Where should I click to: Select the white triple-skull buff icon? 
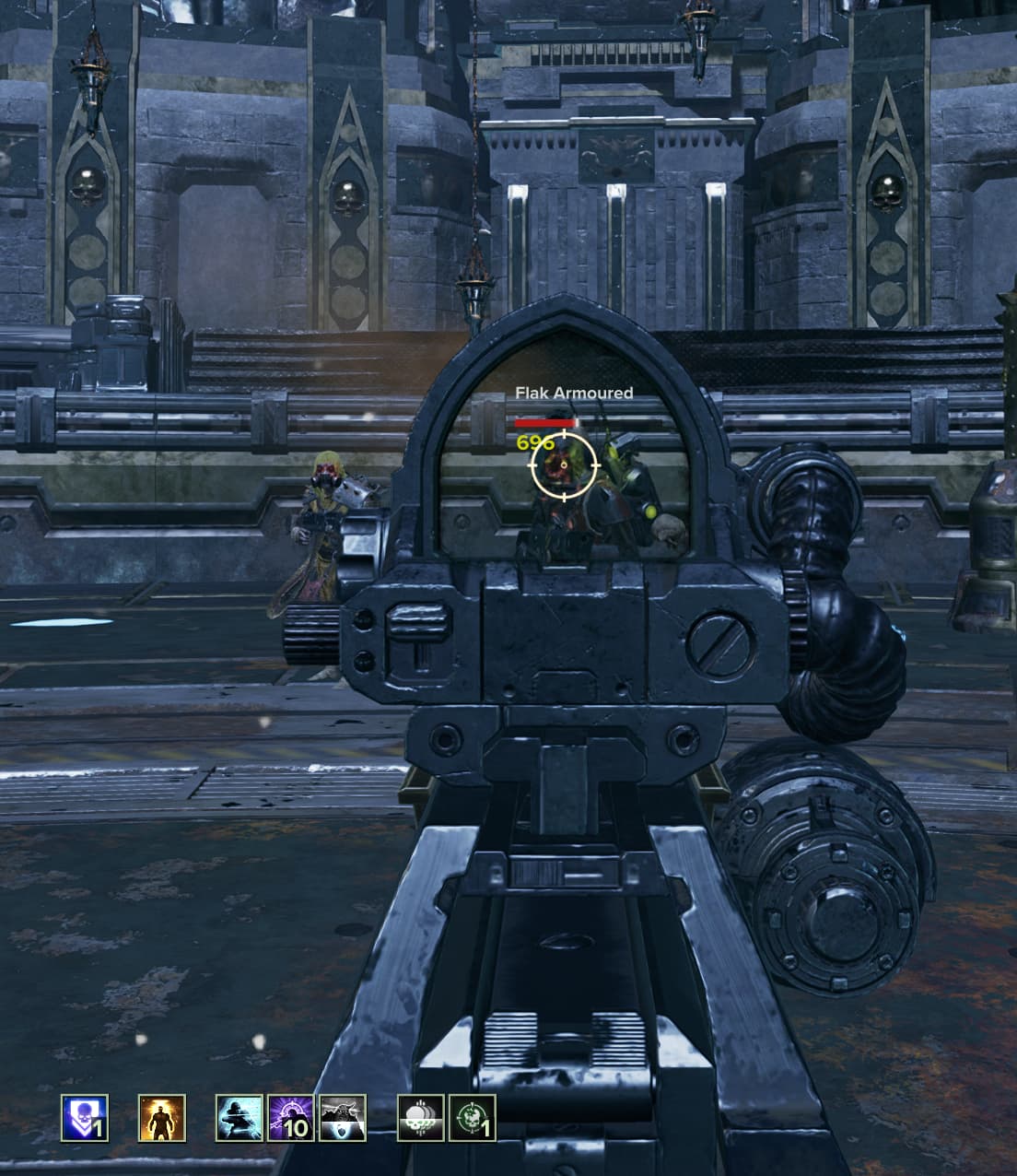[x=421, y=1118]
